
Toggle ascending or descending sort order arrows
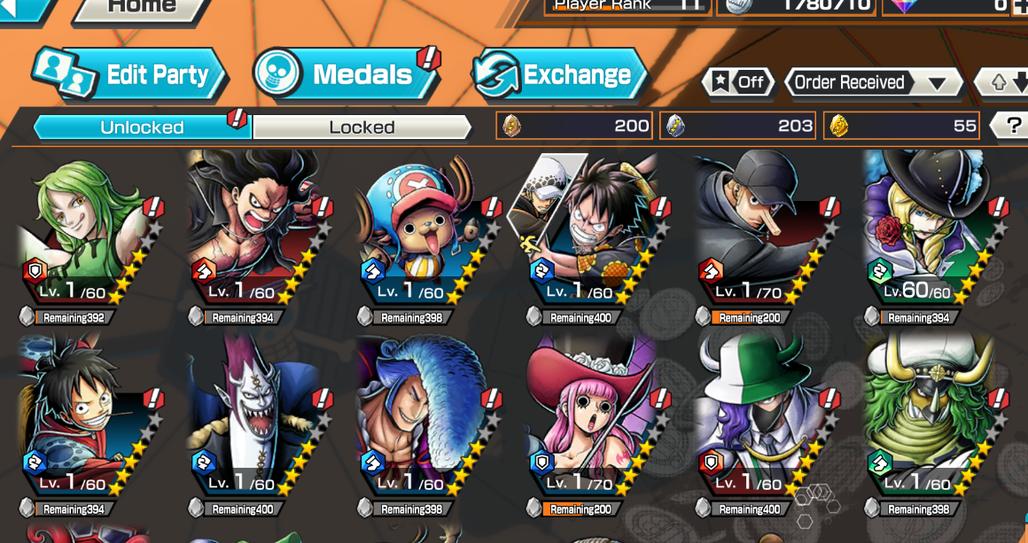(1006, 83)
